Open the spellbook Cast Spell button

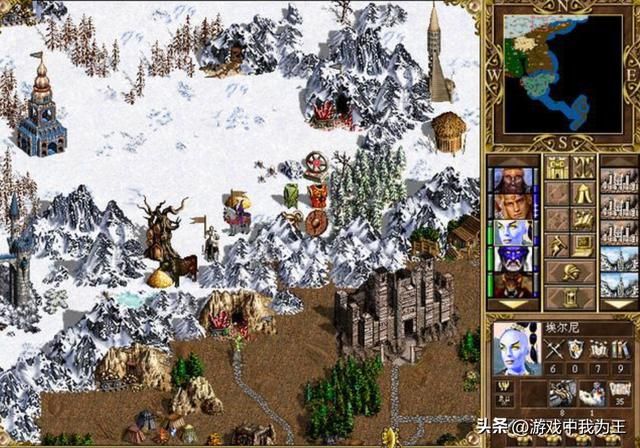click(584, 220)
